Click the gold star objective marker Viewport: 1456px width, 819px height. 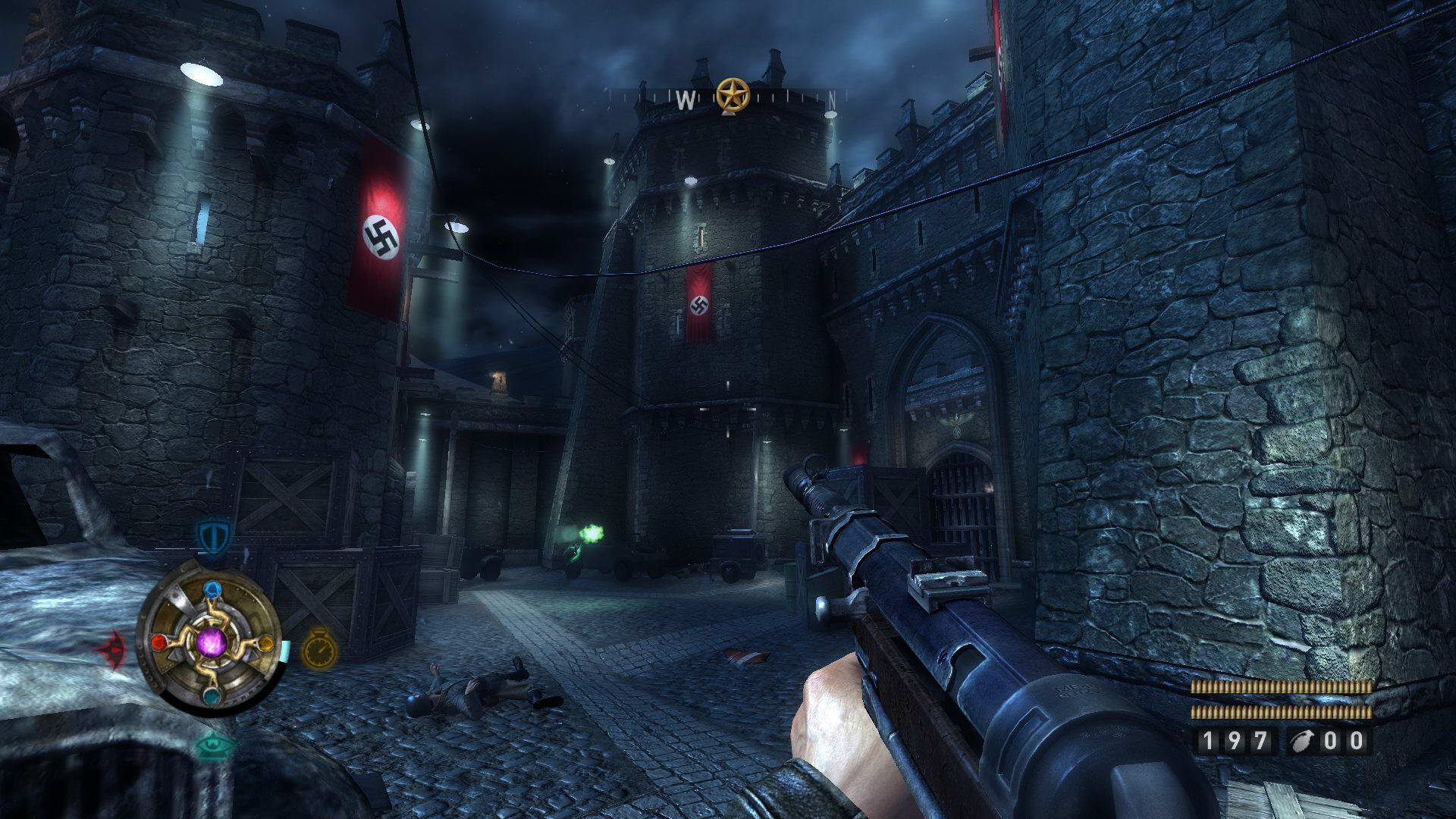[733, 95]
